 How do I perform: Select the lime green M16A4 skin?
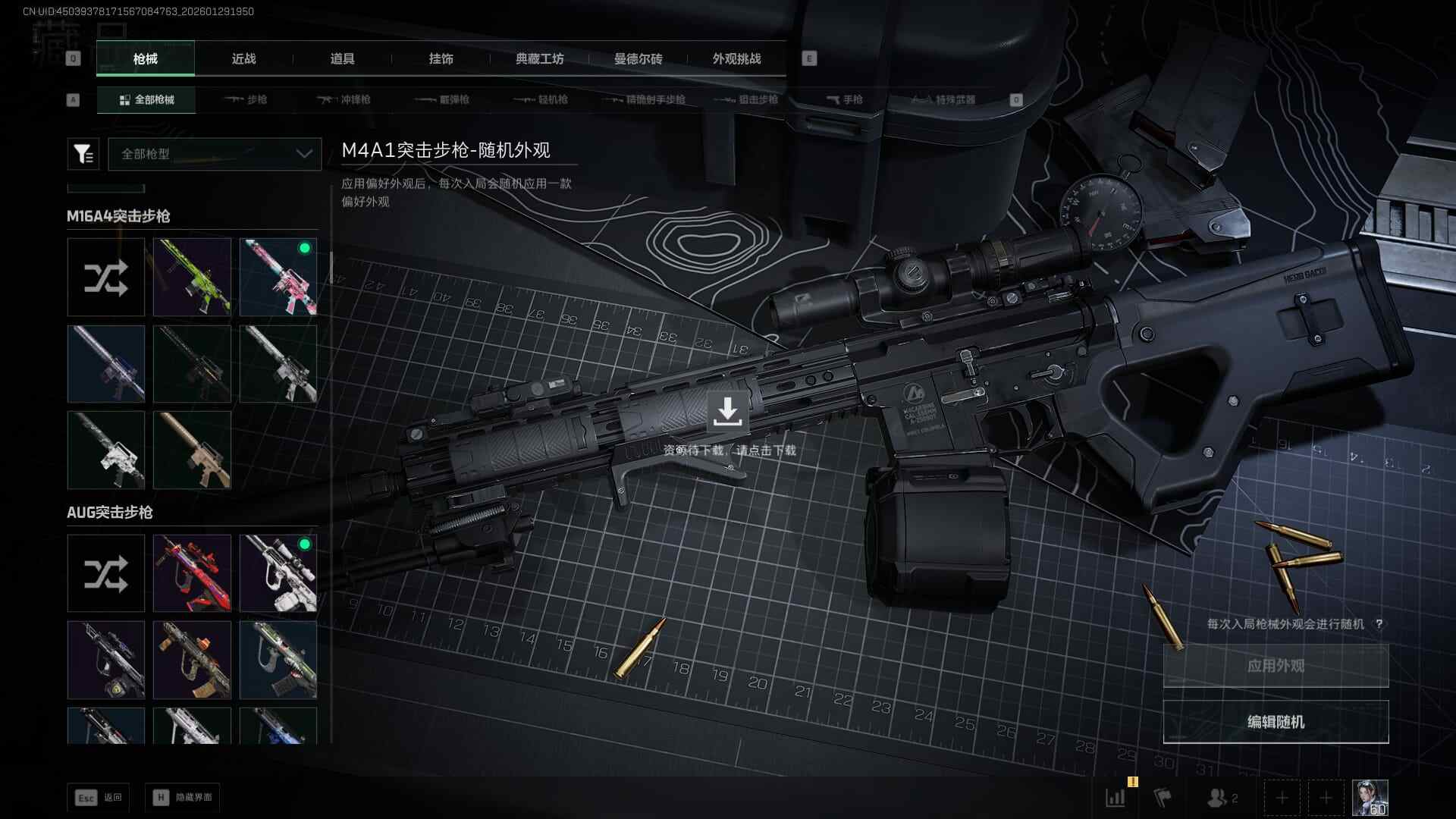[x=192, y=277]
